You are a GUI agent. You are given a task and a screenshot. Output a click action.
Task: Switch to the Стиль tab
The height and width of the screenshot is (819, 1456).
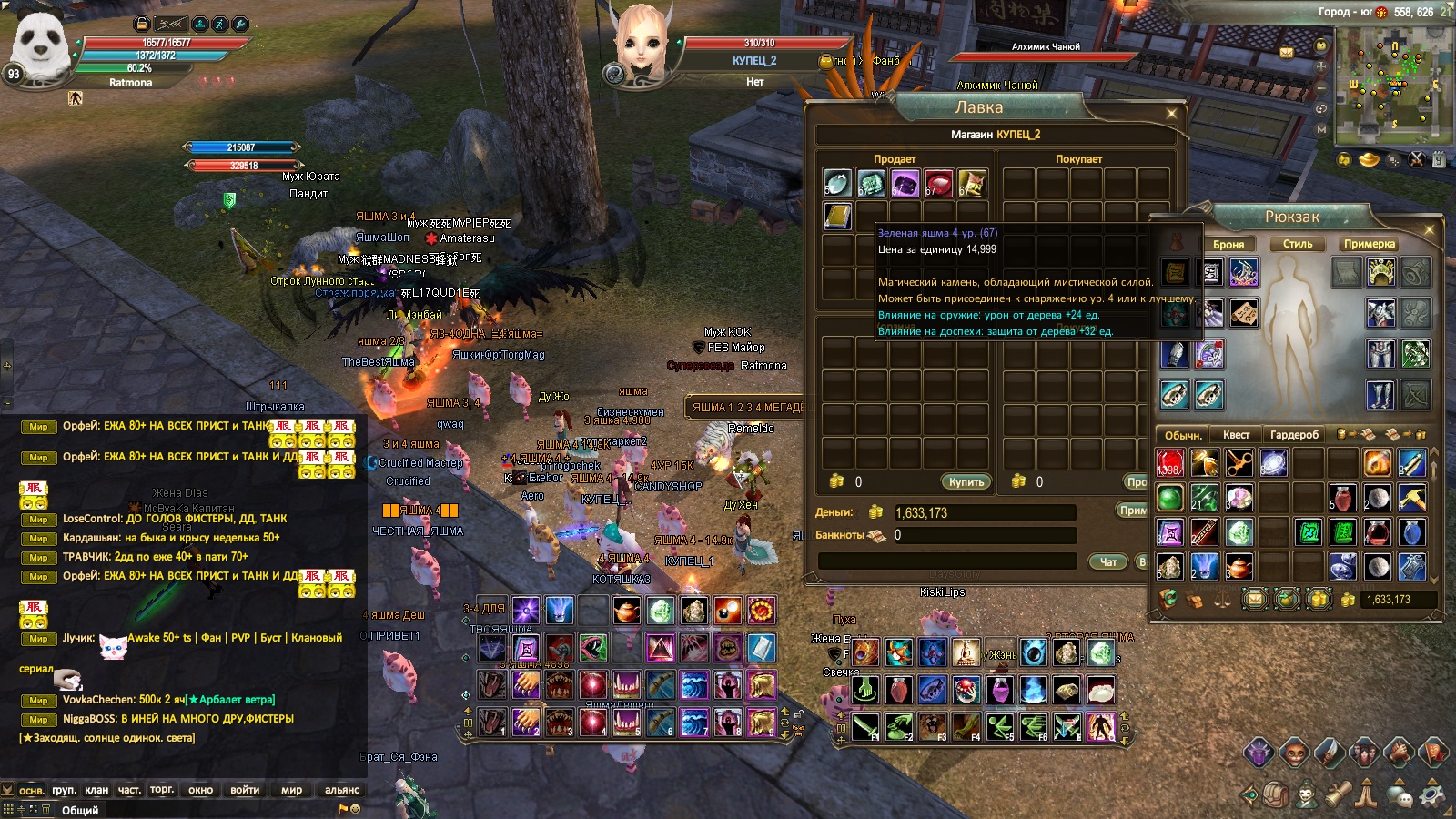1297,244
